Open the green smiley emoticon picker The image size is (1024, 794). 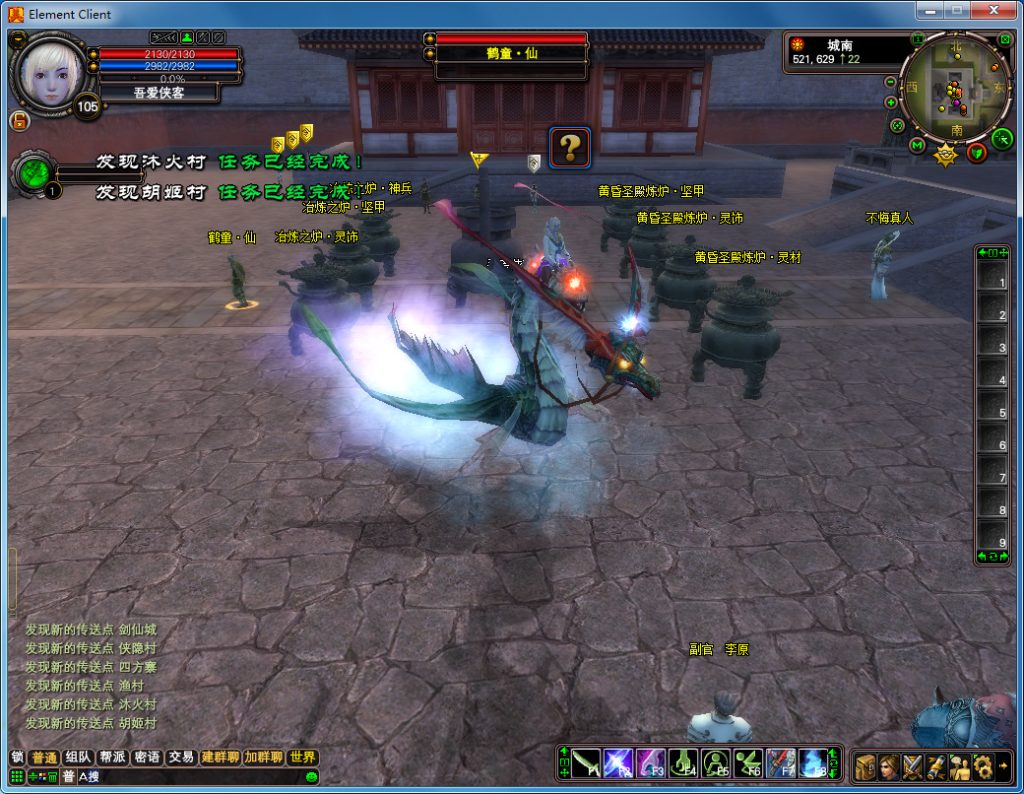point(311,777)
